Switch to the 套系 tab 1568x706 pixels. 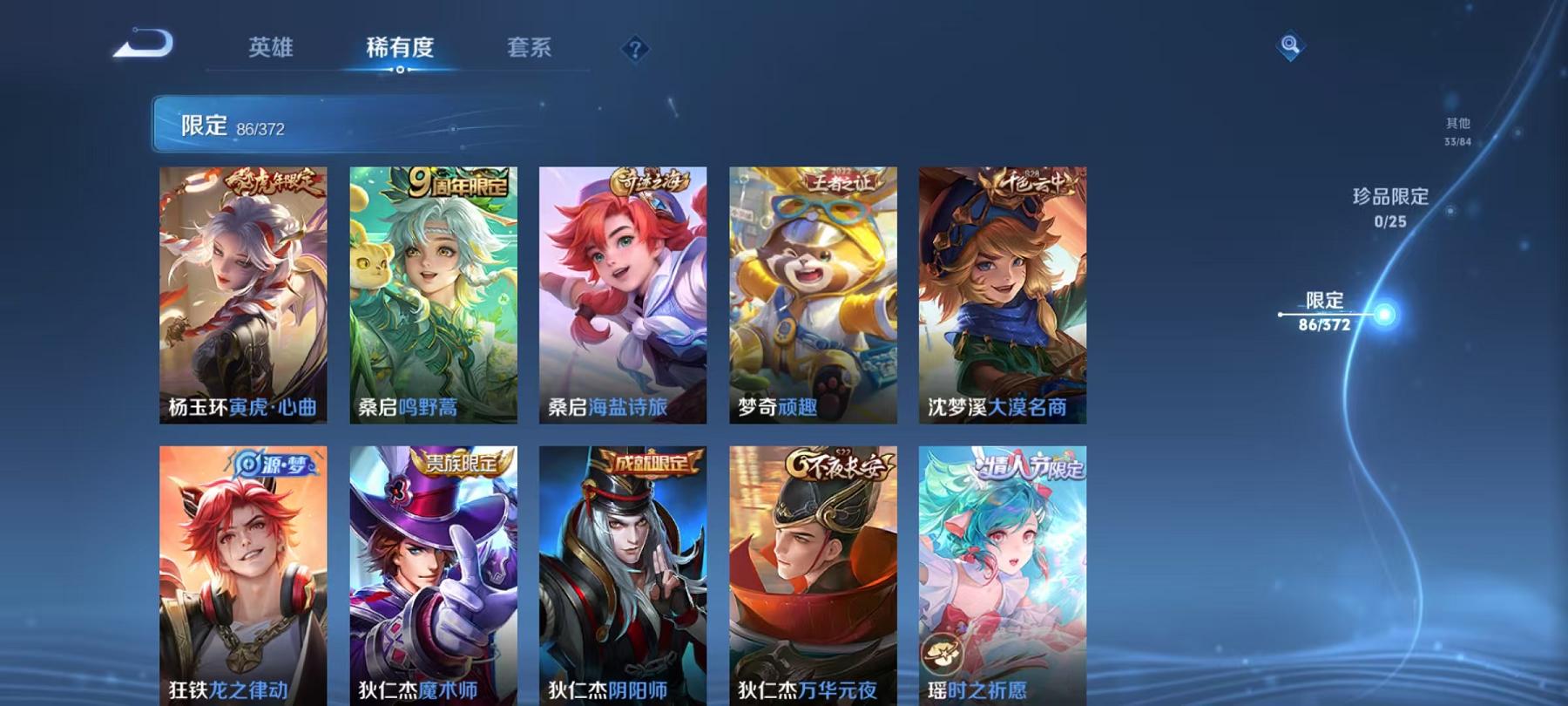coord(531,50)
